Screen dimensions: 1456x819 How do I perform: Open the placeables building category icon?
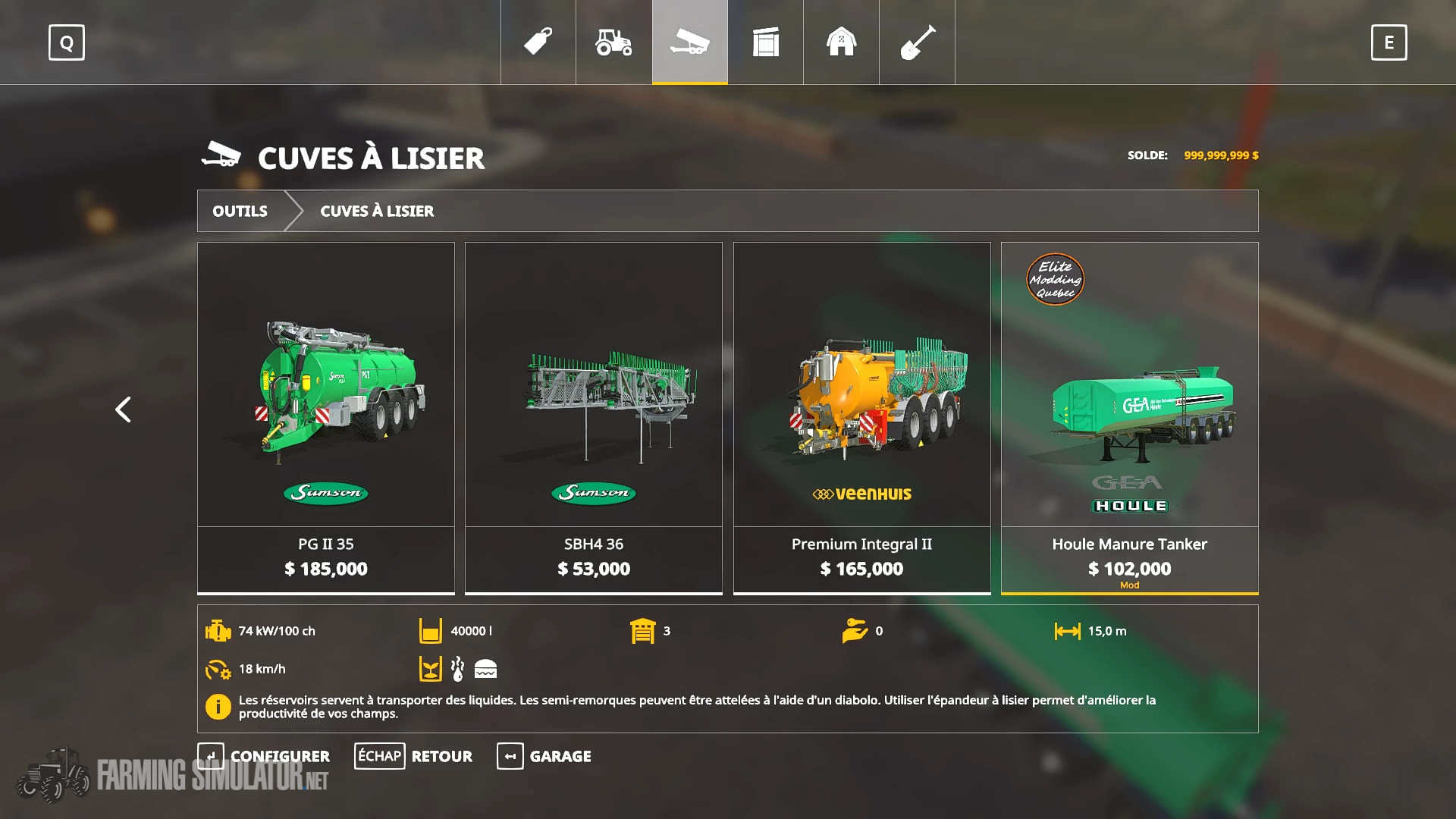pos(841,43)
